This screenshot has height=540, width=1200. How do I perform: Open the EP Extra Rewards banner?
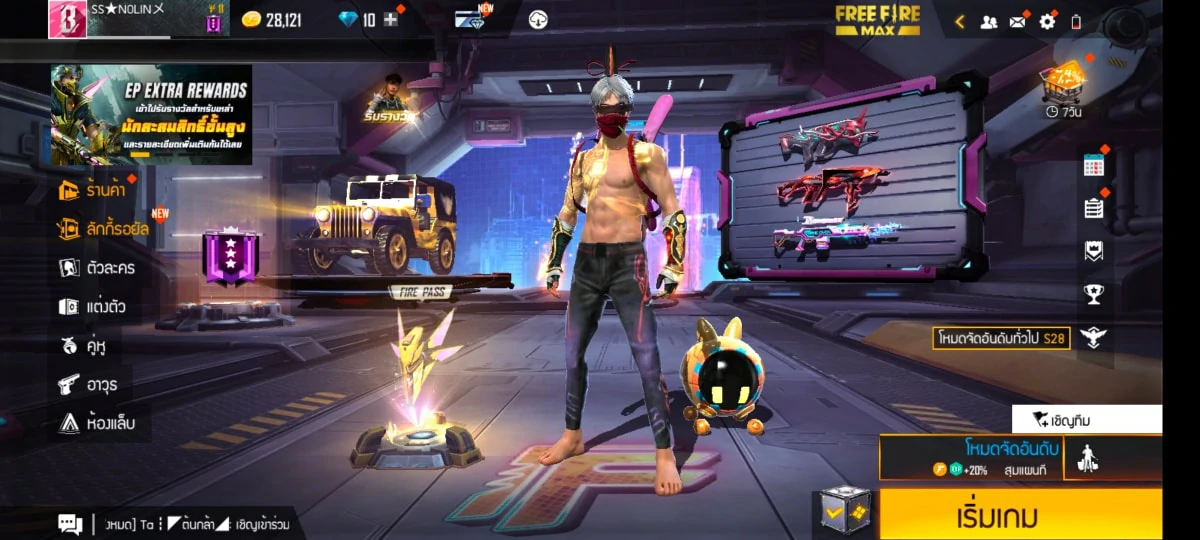151,115
